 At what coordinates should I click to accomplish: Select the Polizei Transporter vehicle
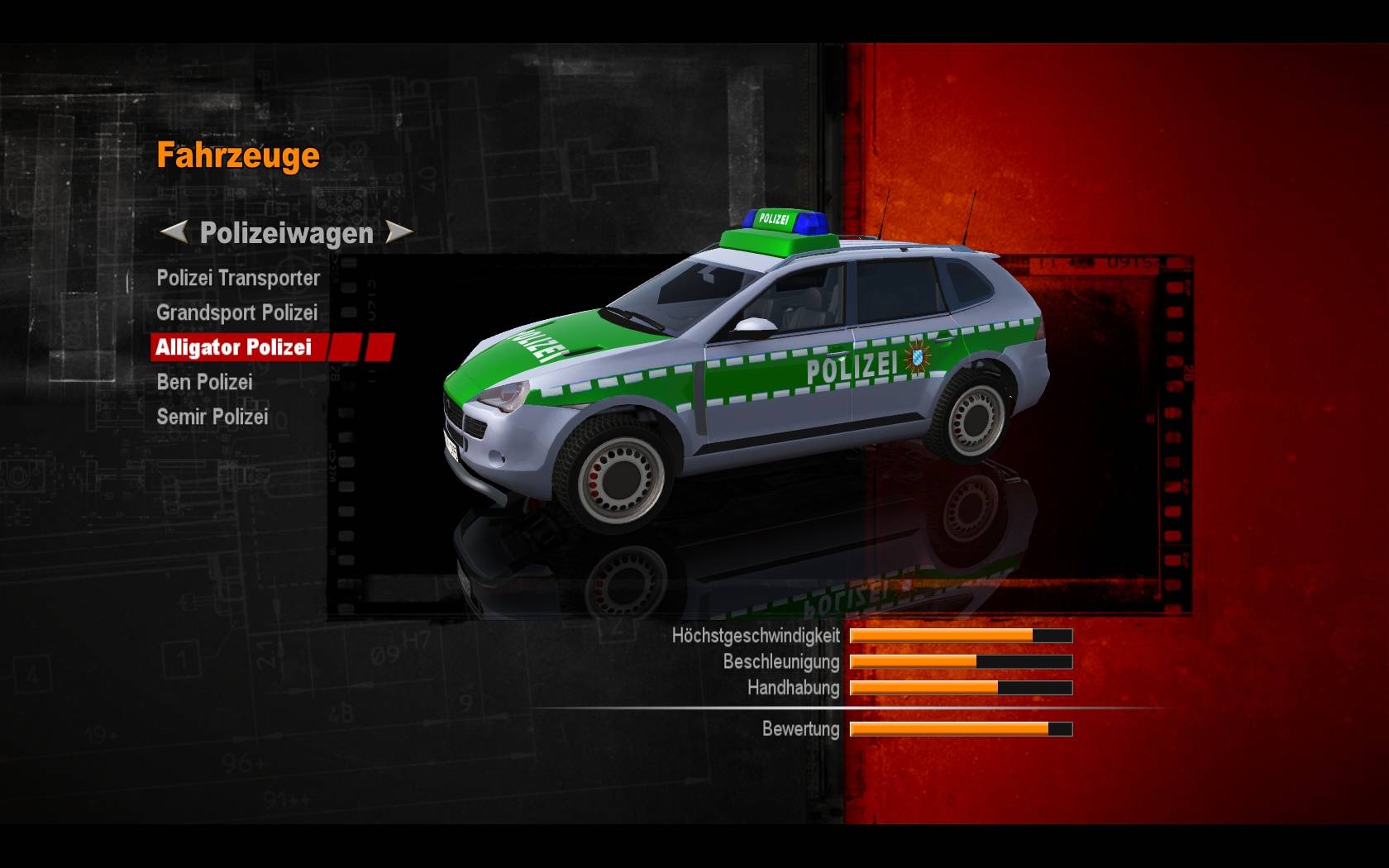(x=238, y=279)
